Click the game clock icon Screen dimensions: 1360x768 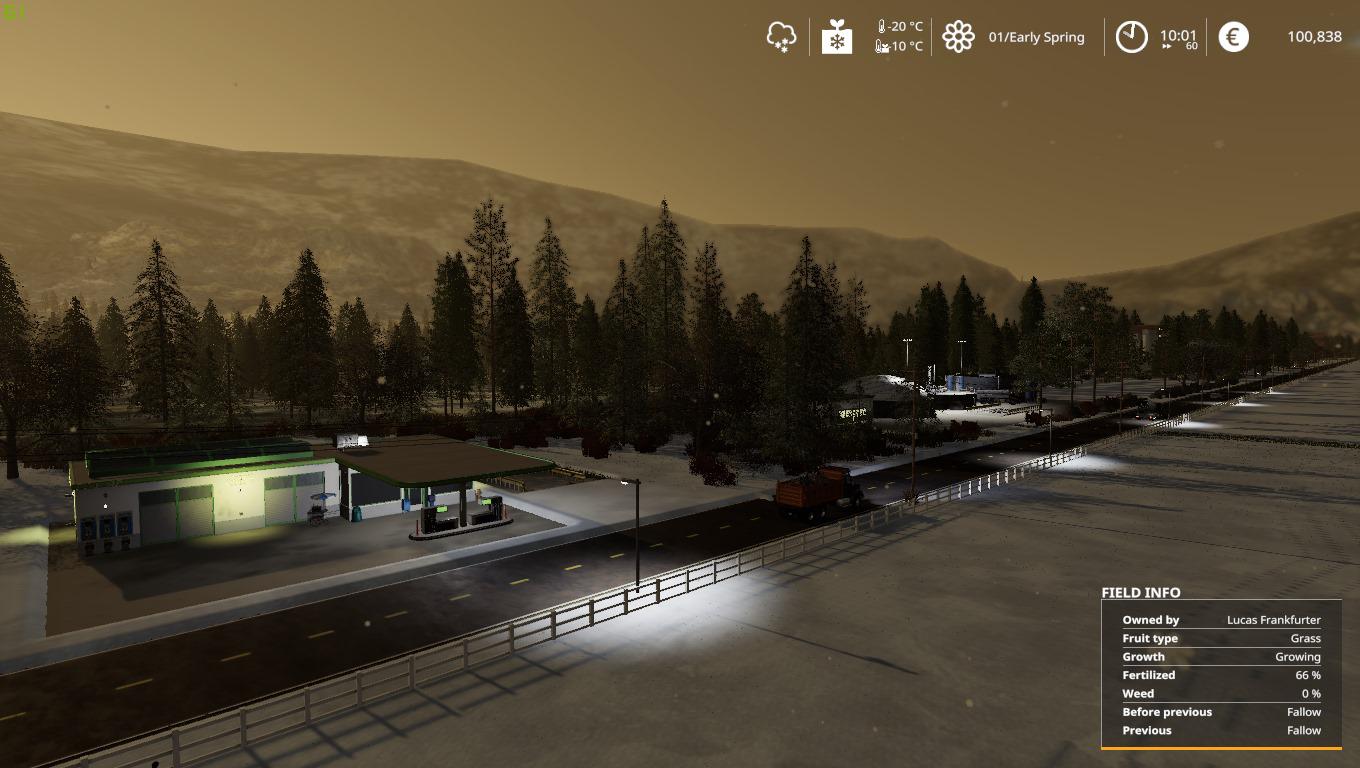pos(1131,37)
